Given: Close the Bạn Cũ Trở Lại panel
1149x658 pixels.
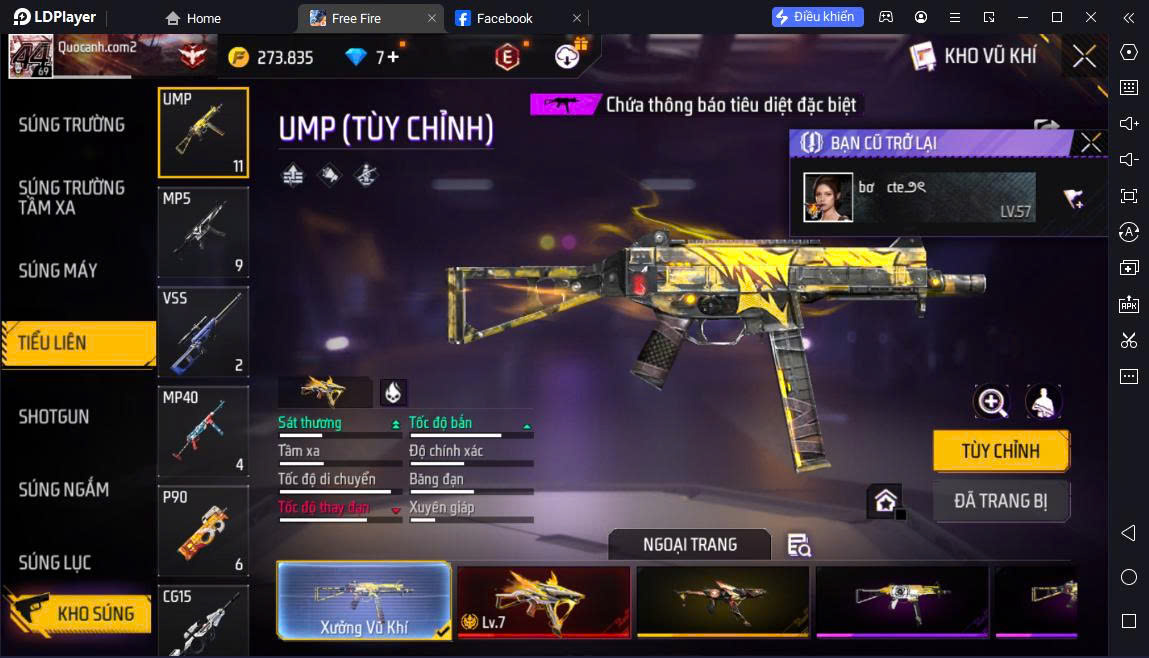Looking at the screenshot, I should click(x=1091, y=143).
